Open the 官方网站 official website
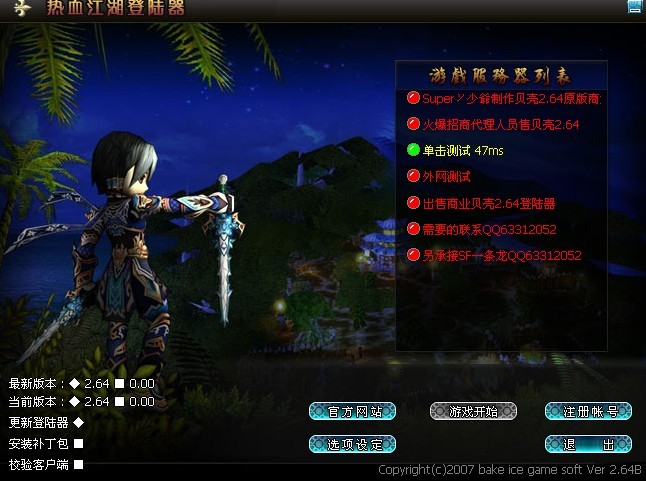Viewport: 646px width, 481px height. 353,411
